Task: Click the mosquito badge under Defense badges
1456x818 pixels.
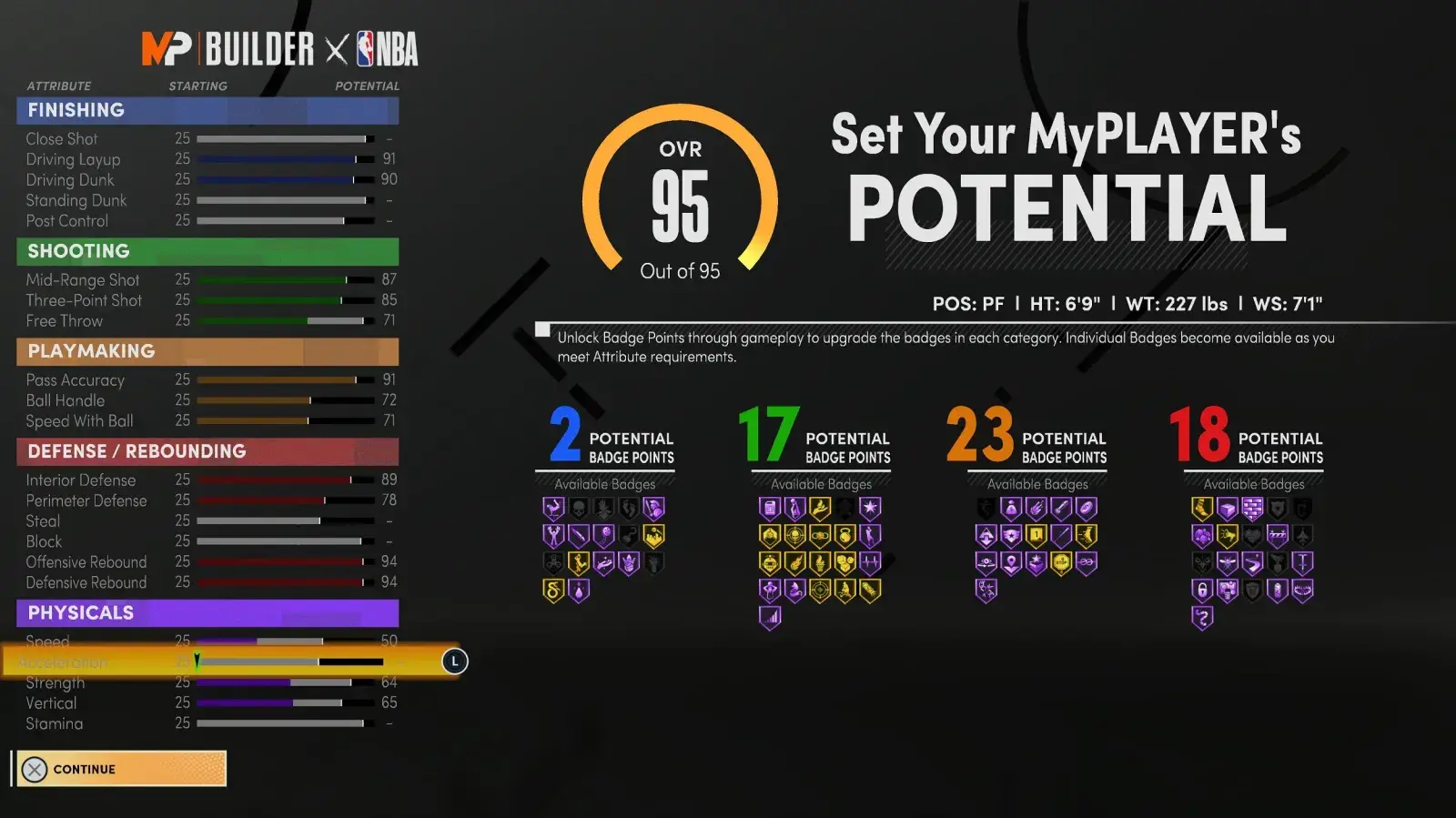Action: point(1227,562)
